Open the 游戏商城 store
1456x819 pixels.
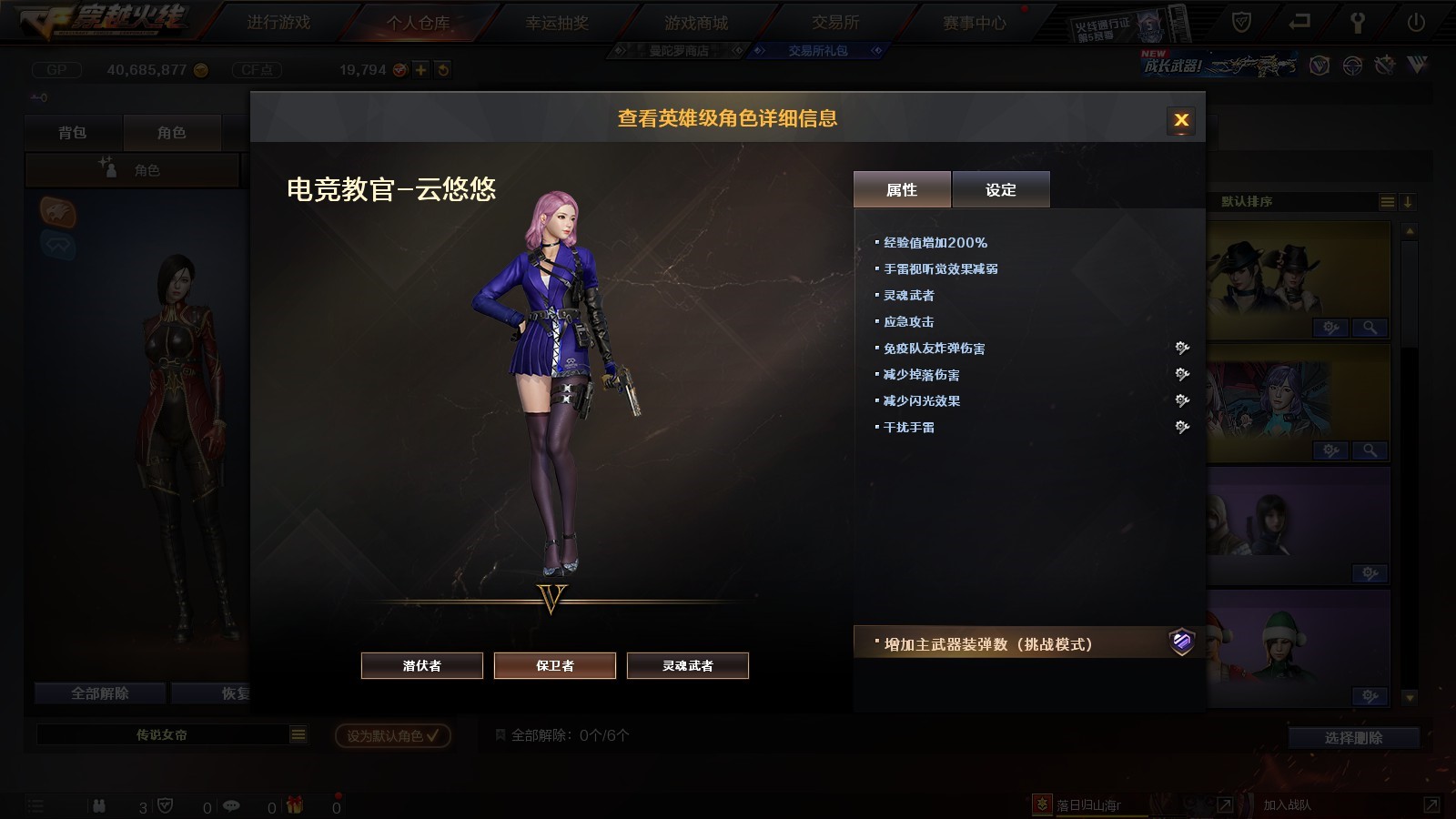(696, 22)
